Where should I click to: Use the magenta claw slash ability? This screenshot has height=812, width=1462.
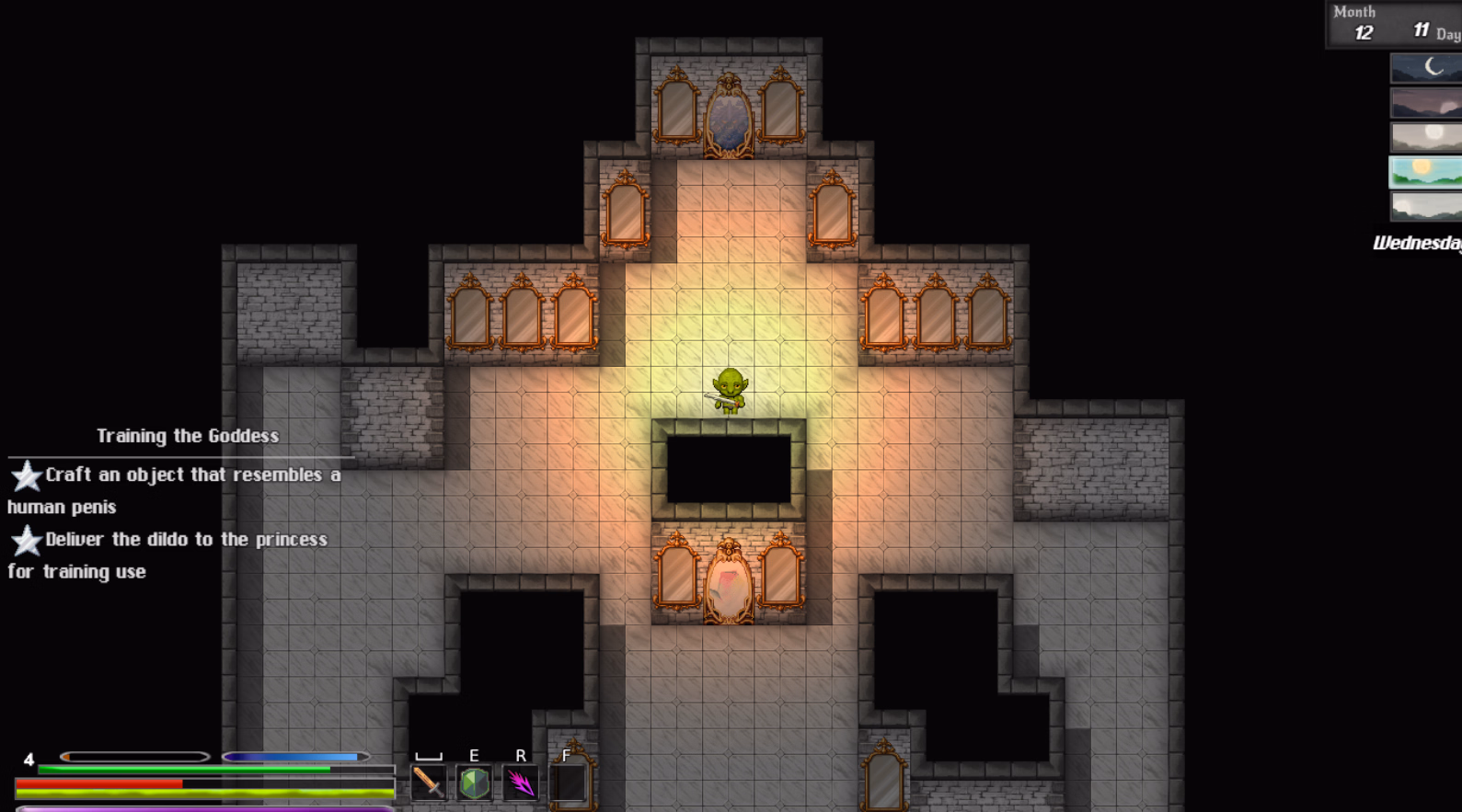pyautogui.click(x=521, y=783)
